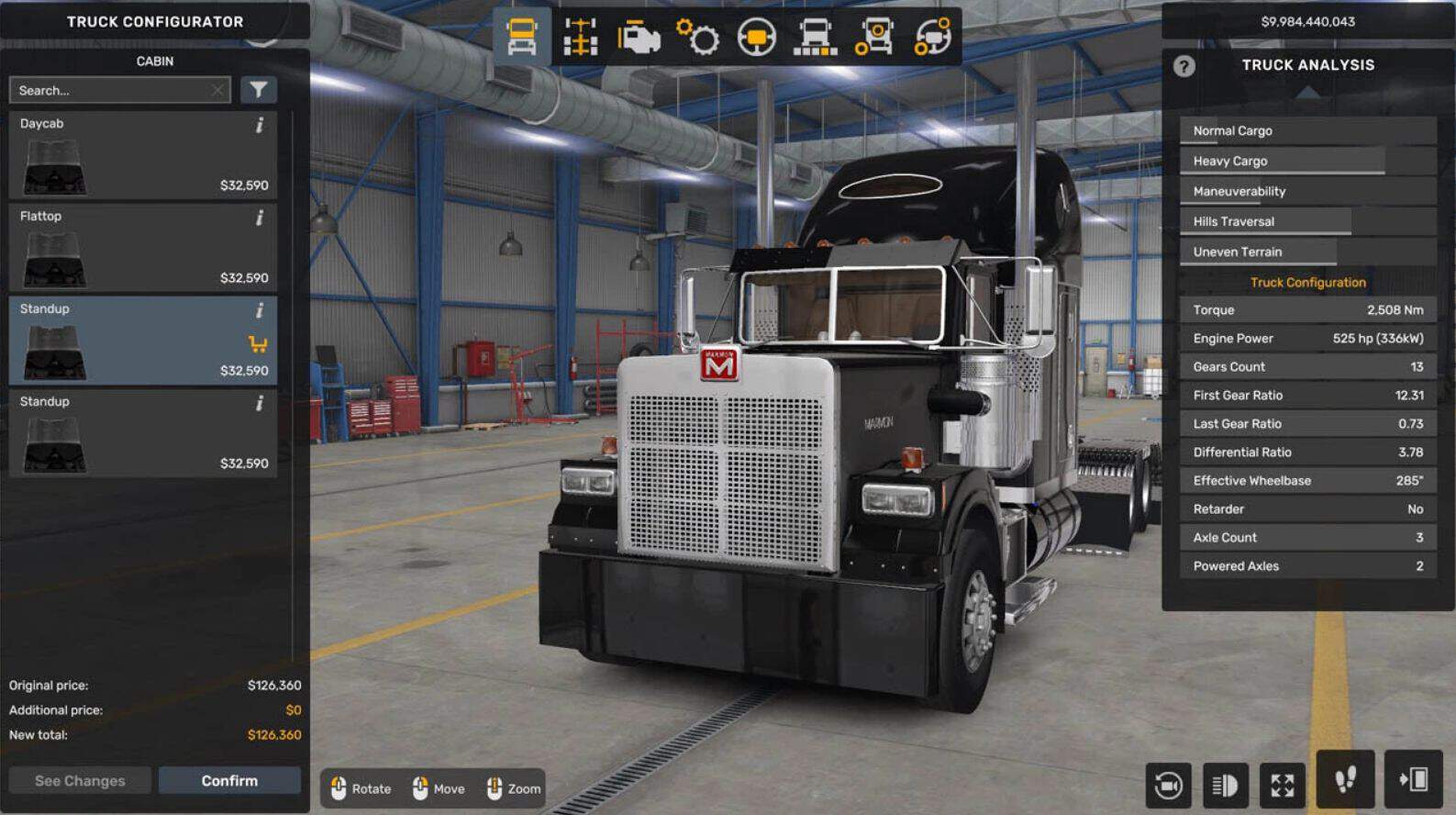This screenshot has width=1456, height=815.
Task: Reset the camera view
Action: (x=1168, y=785)
